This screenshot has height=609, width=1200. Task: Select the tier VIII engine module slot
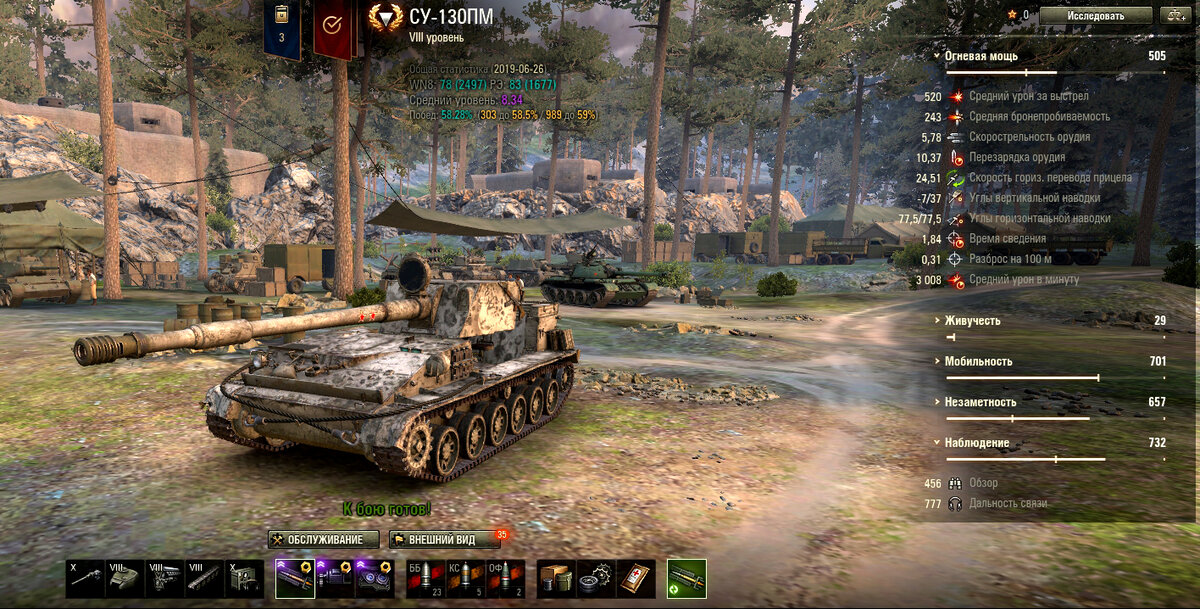pyautogui.click(x=165, y=579)
